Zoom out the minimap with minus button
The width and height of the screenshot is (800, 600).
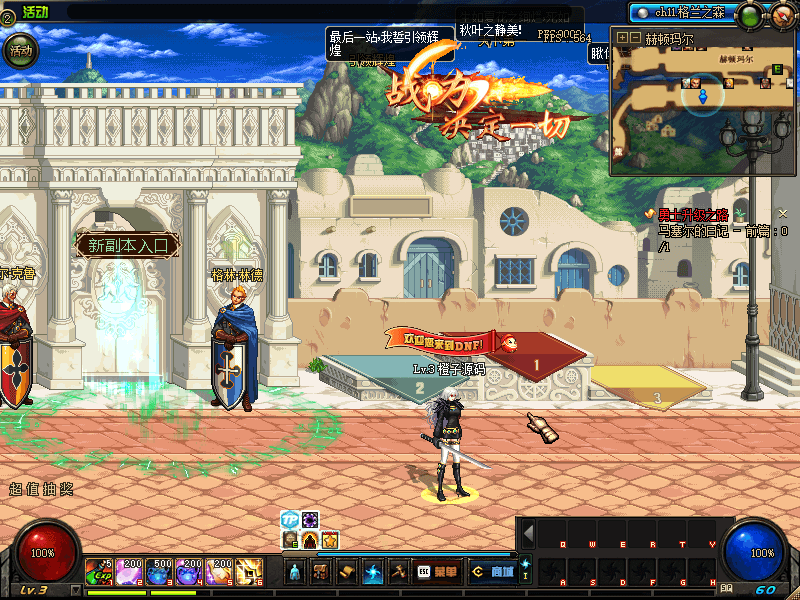634,38
